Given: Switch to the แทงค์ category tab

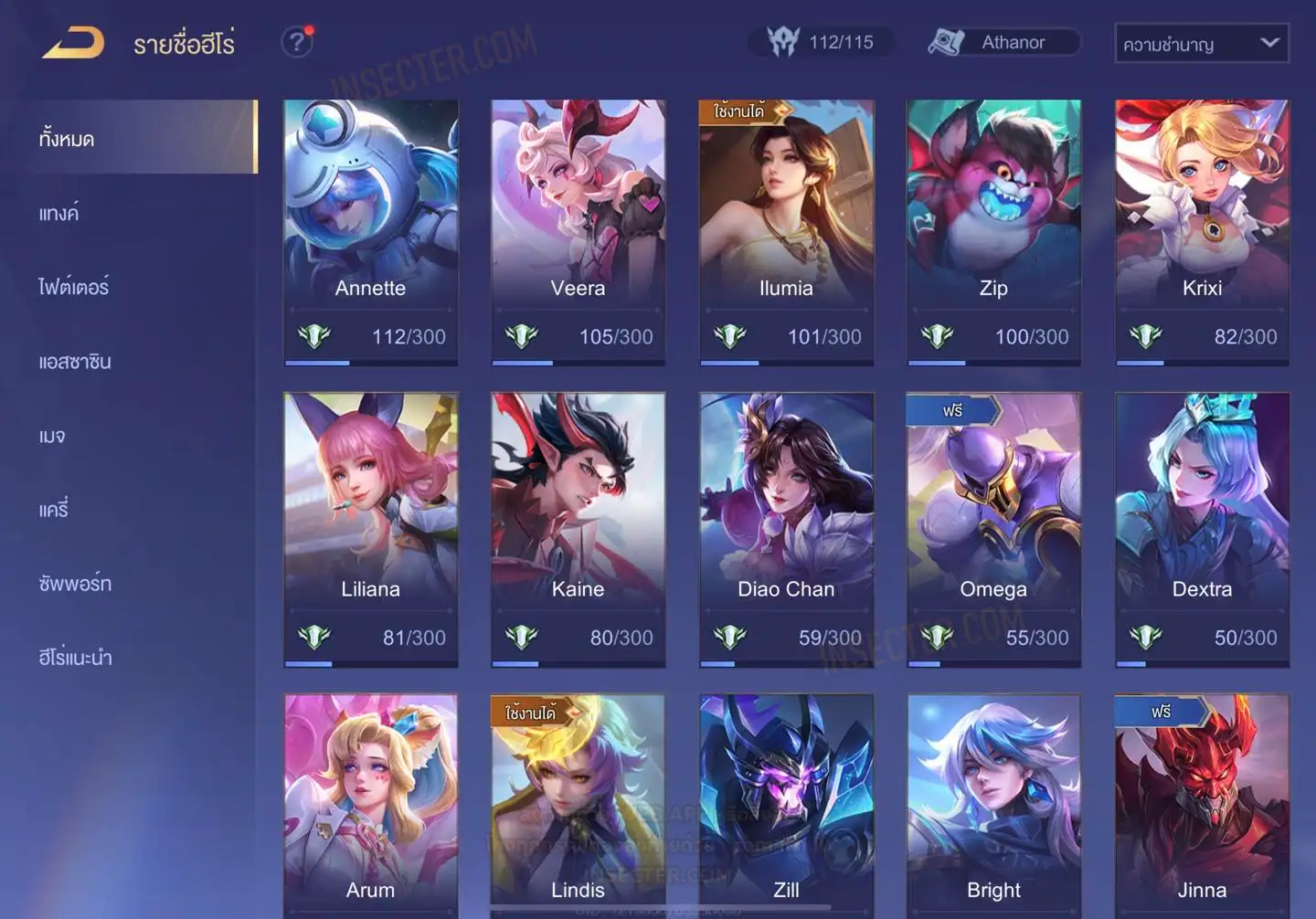Looking at the screenshot, I should coord(60,214).
